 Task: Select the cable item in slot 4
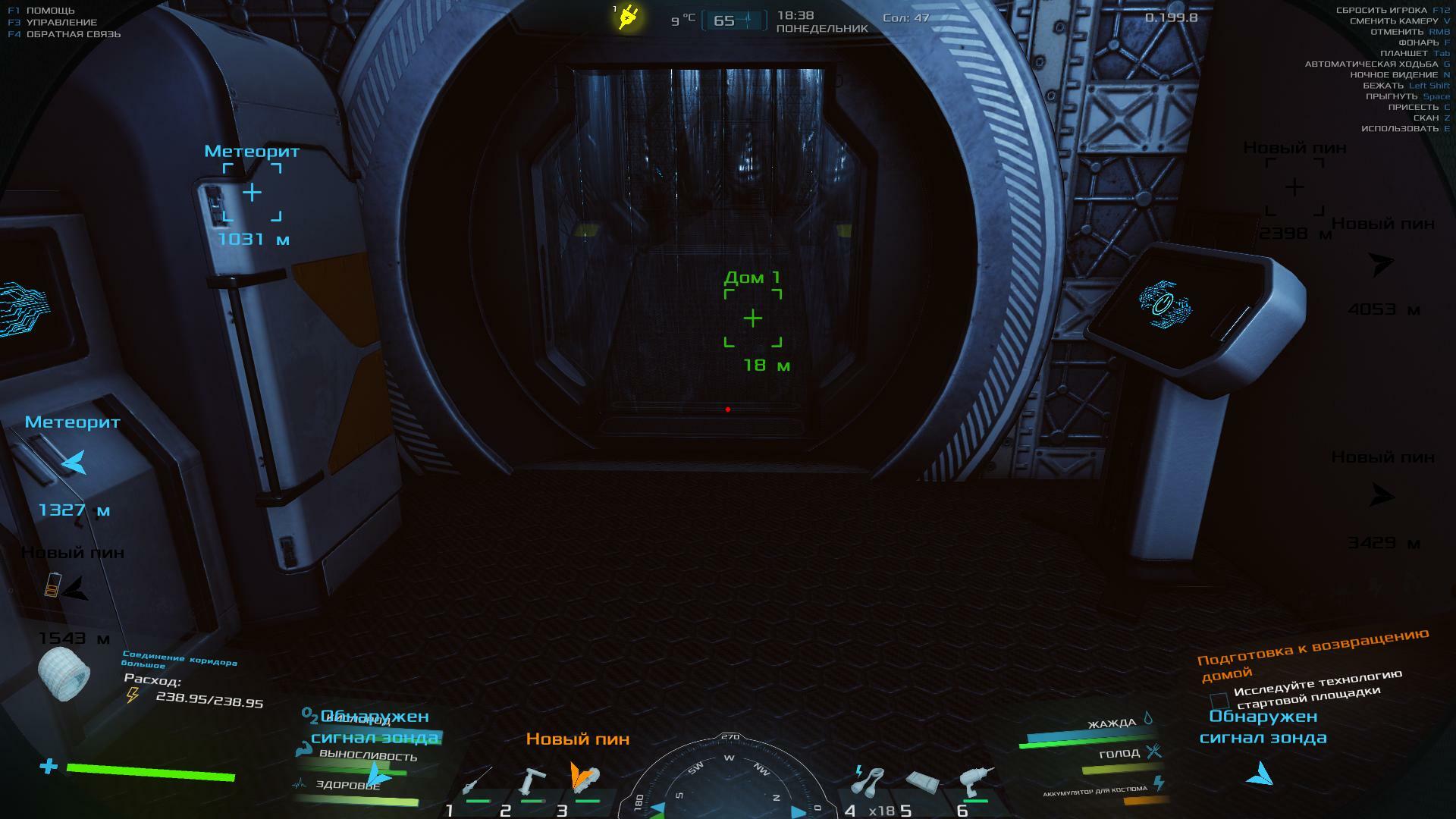pyautogui.click(x=869, y=780)
